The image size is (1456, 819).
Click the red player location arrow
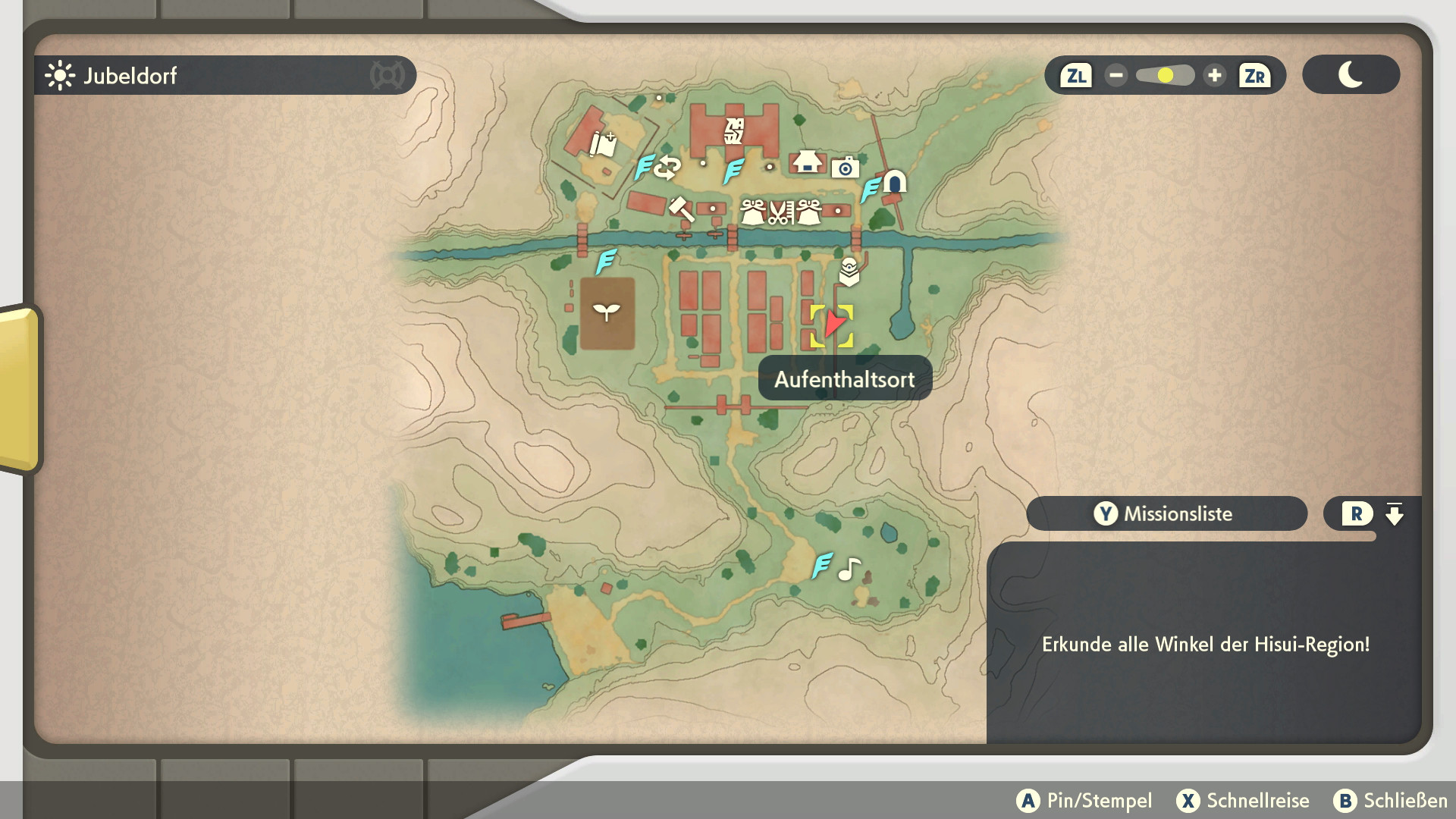[x=833, y=324]
